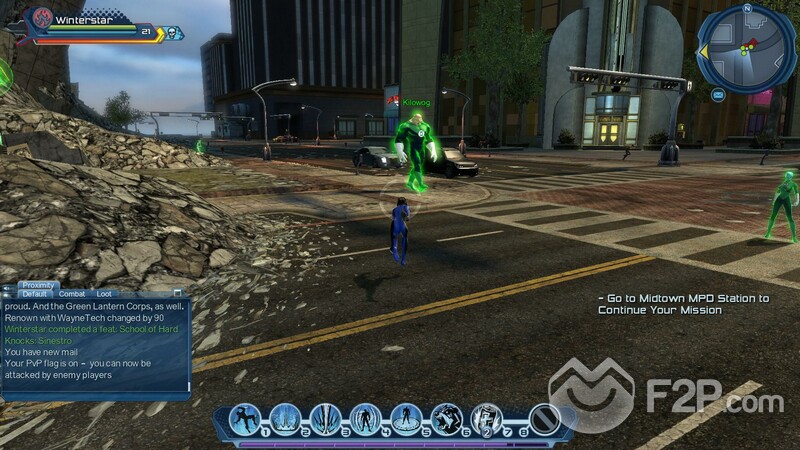Open the new mail envelope icon

pos(718,95)
